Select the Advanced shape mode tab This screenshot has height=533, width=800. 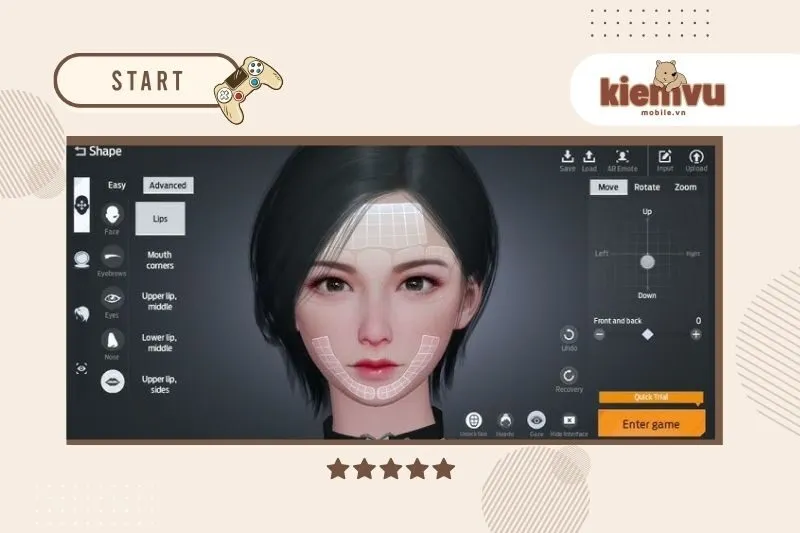(x=168, y=185)
